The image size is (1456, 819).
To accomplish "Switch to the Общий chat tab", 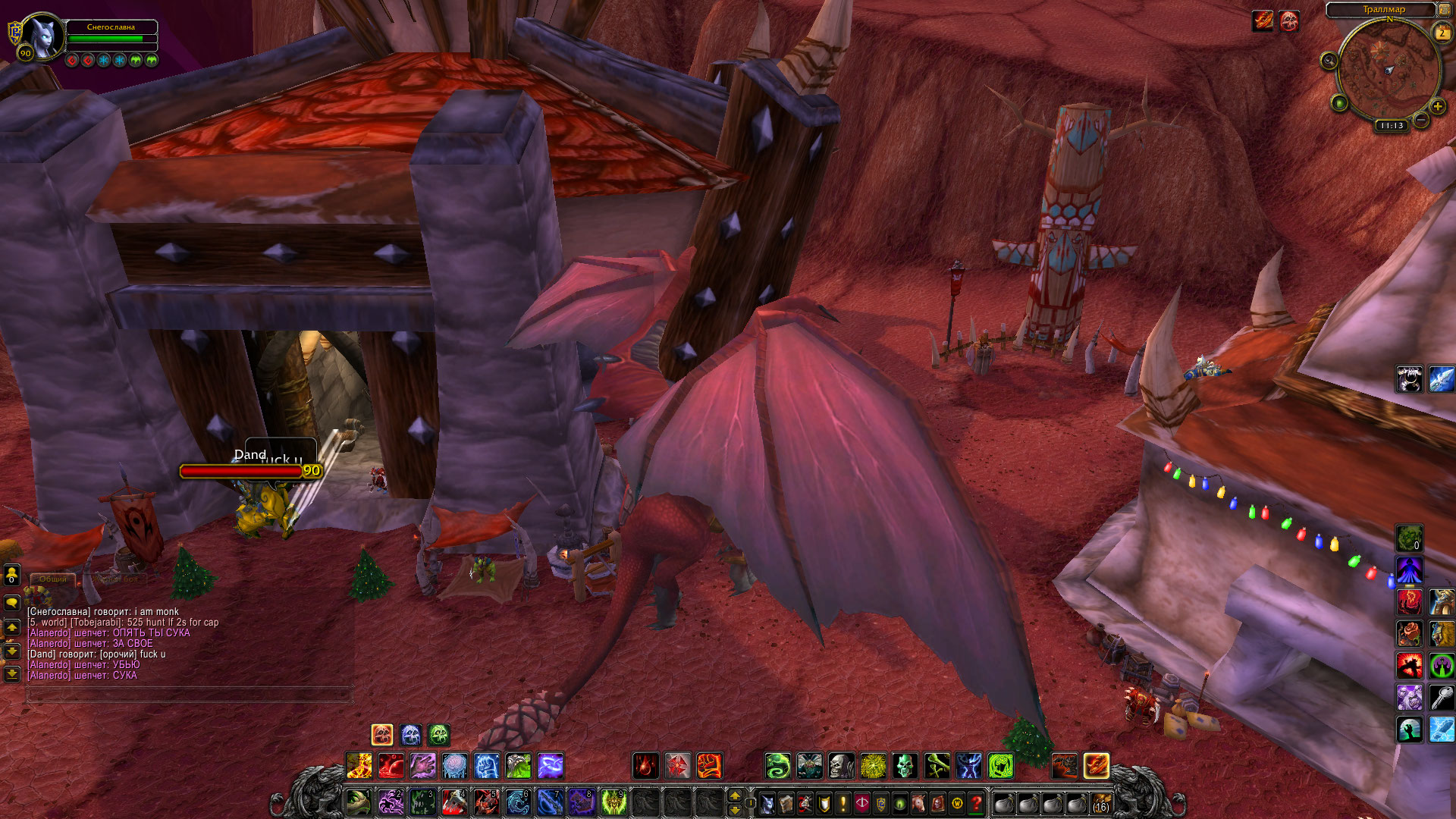I will tap(53, 579).
